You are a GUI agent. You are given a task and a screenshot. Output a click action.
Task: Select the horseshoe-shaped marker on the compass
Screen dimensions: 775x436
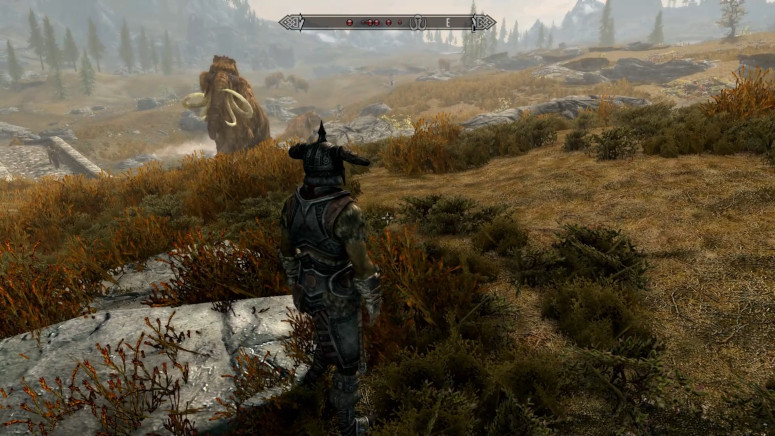(x=417, y=22)
